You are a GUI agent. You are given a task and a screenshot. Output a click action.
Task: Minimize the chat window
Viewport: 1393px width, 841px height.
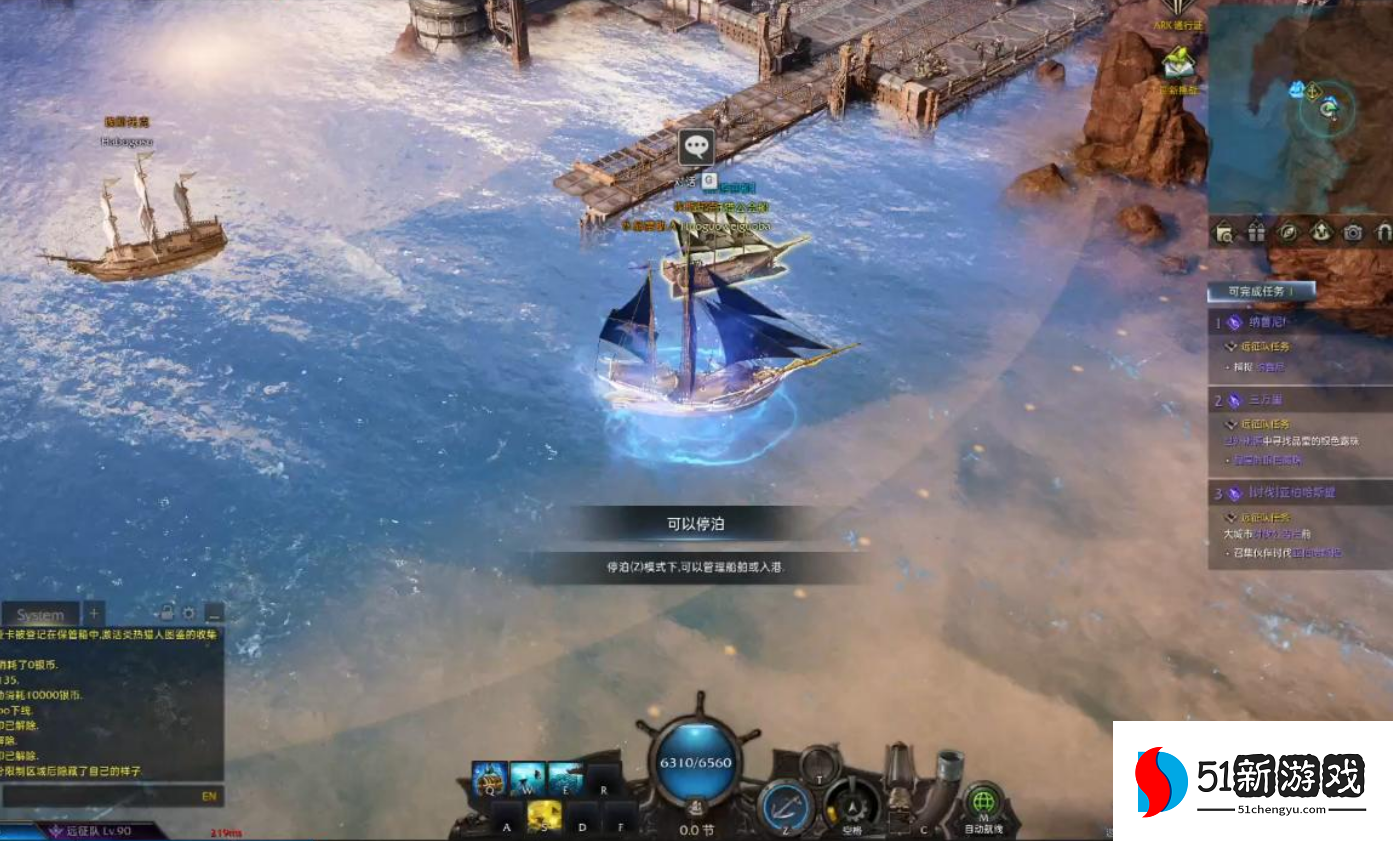click(x=213, y=613)
